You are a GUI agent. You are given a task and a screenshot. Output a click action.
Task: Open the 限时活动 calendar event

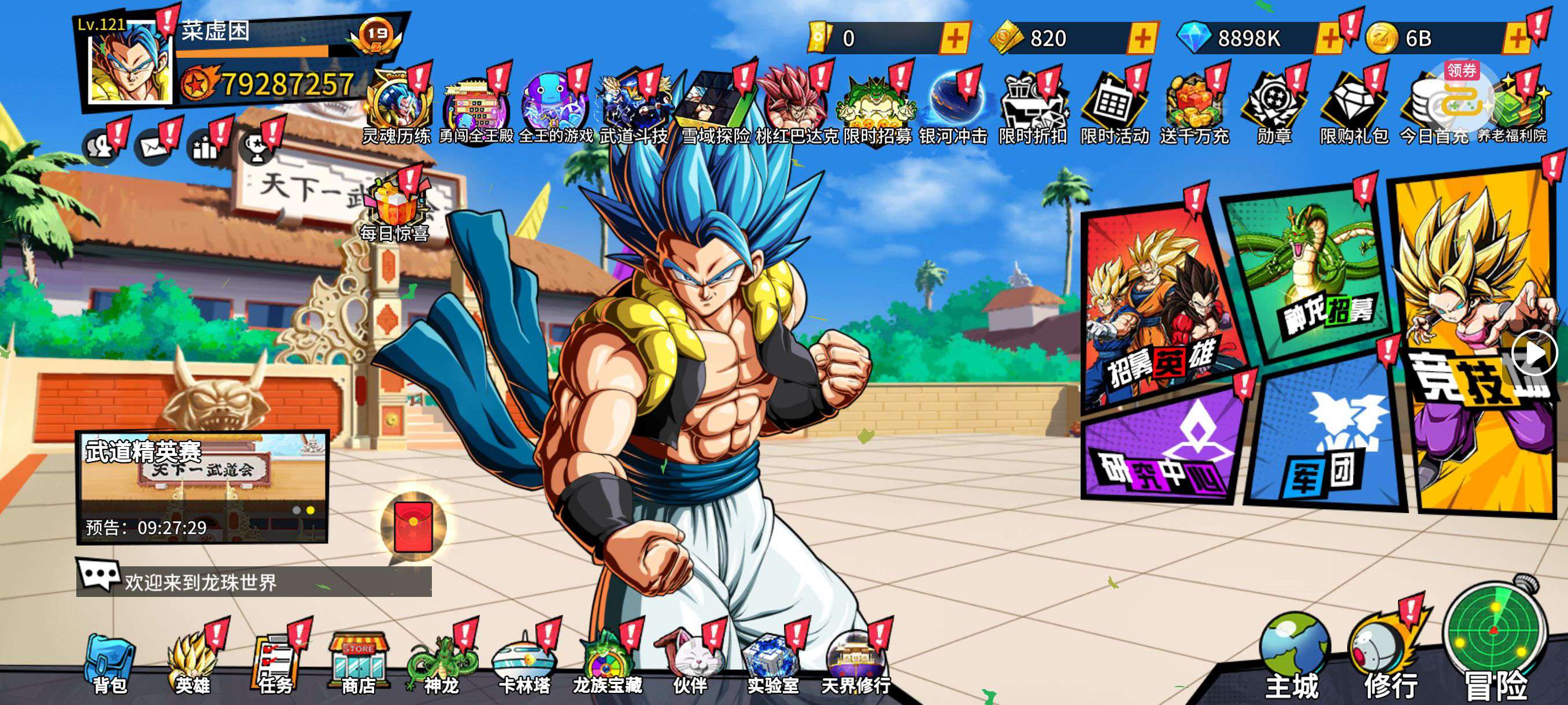1114,109
